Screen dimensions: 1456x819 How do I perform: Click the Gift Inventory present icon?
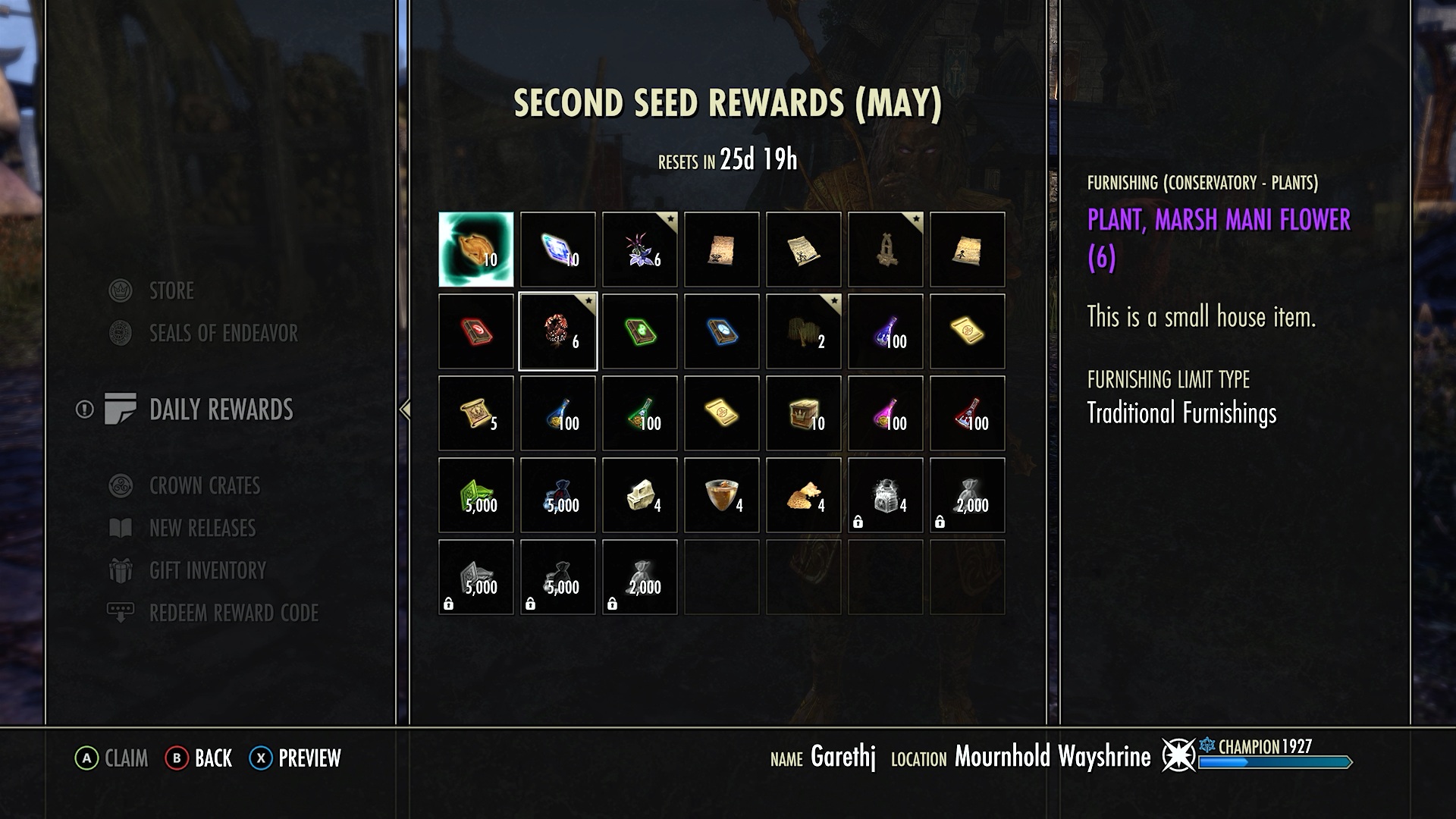pos(121,571)
